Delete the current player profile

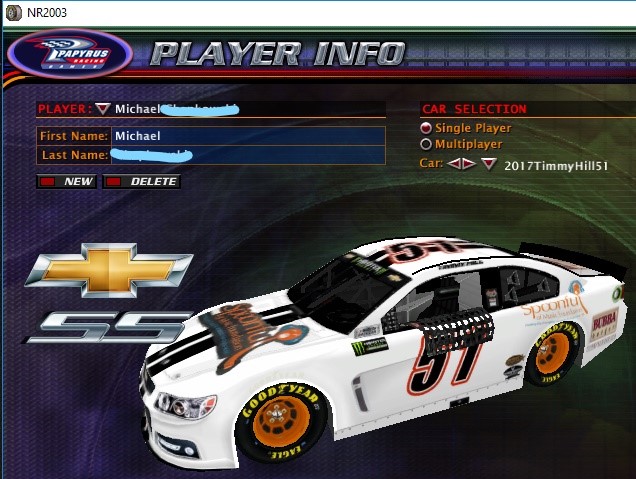tap(142, 182)
